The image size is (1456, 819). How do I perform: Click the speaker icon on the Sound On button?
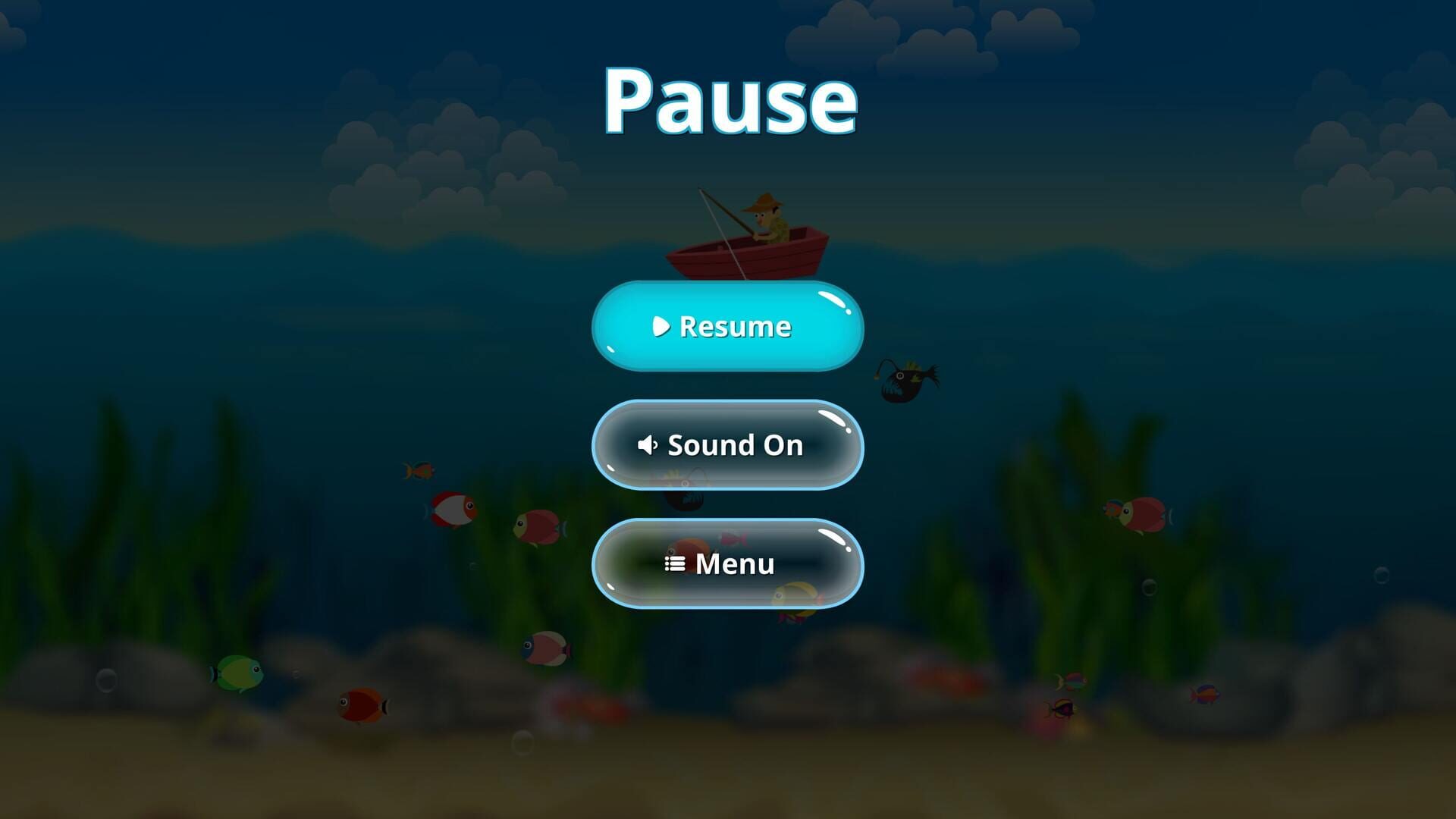(x=648, y=445)
